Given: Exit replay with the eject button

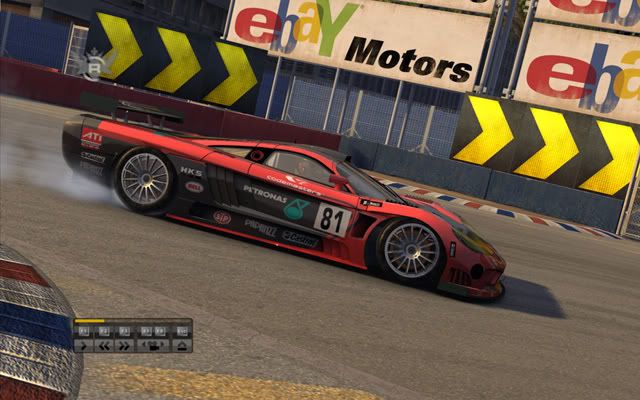Looking at the screenshot, I should coord(181,346).
